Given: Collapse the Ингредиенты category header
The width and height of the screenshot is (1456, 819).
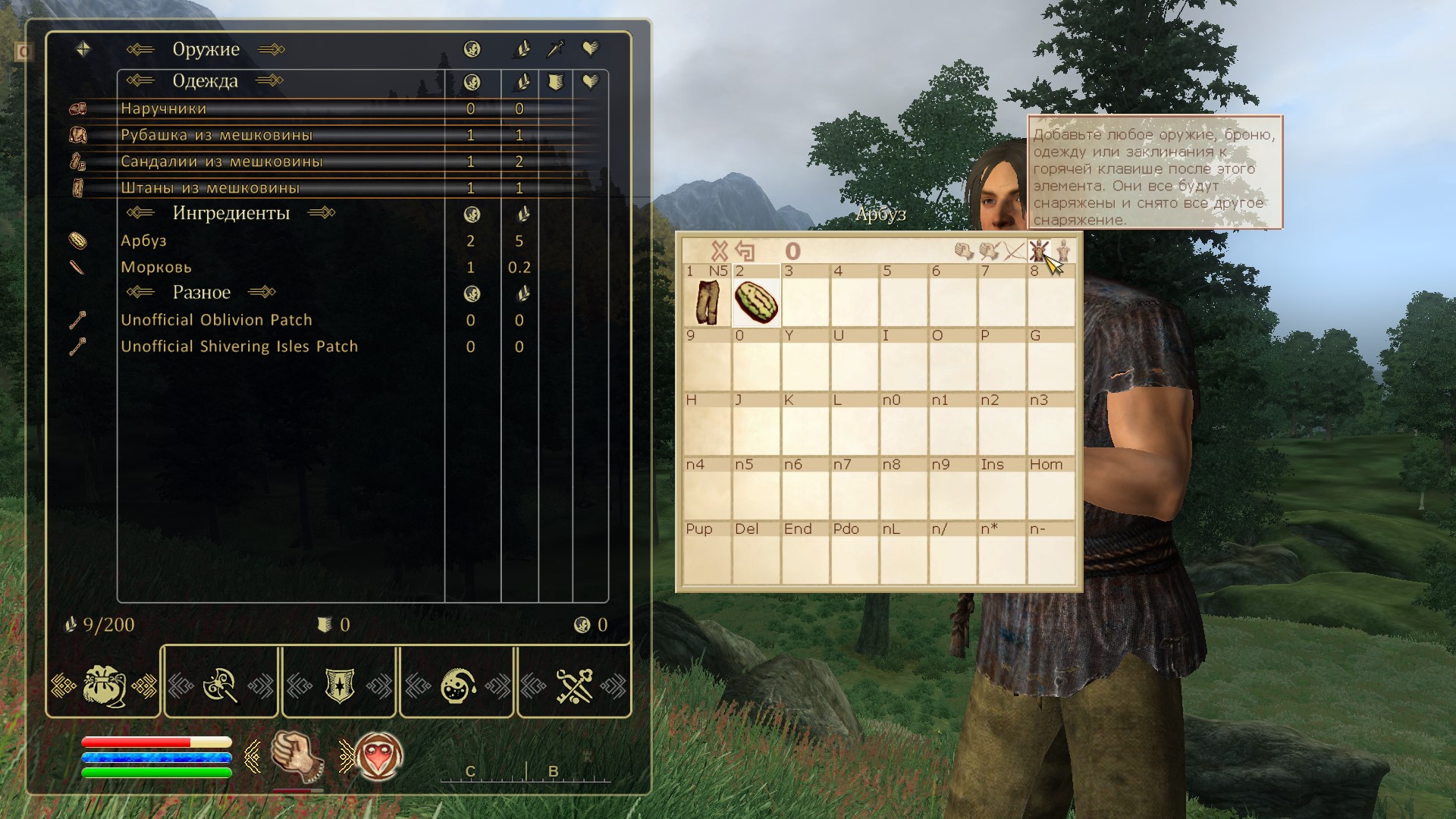Looking at the screenshot, I should click(231, 213).
